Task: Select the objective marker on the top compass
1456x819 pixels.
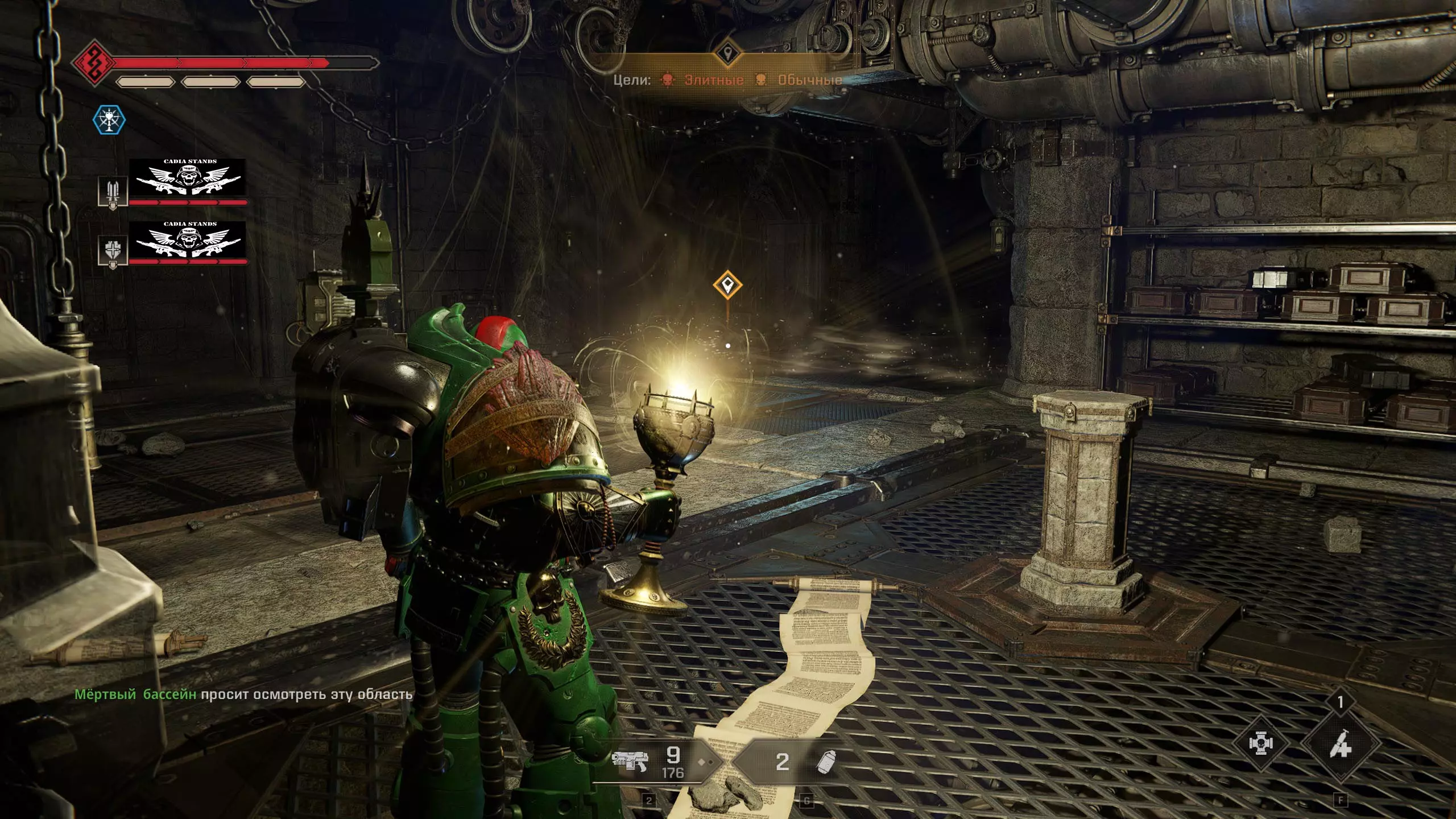Action: pos(727,55)
